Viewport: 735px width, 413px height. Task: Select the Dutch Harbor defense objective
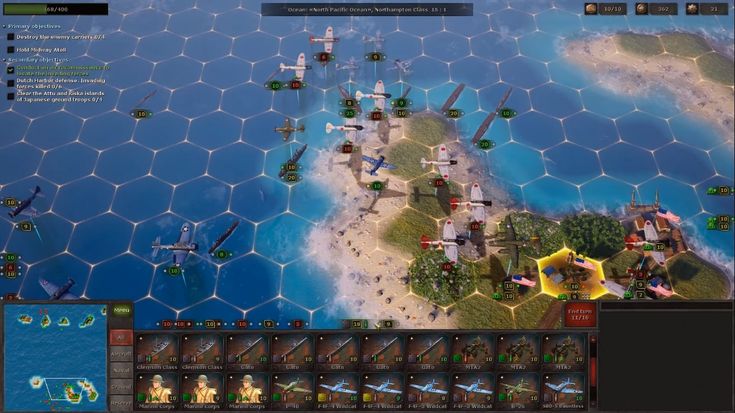62,85
